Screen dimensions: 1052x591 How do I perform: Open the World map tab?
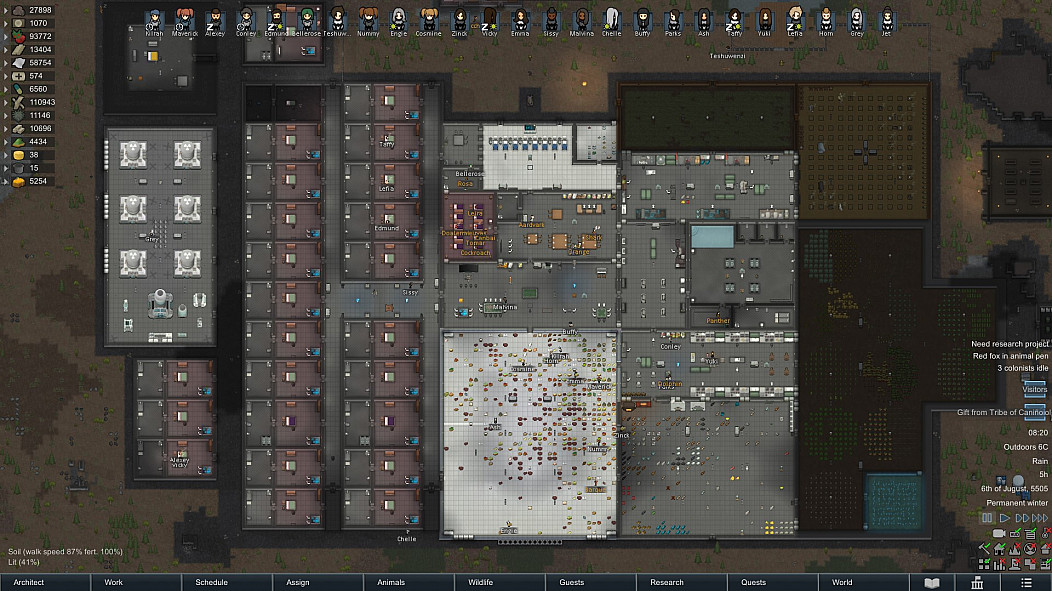pyautogui.click(x=842, y=582)
